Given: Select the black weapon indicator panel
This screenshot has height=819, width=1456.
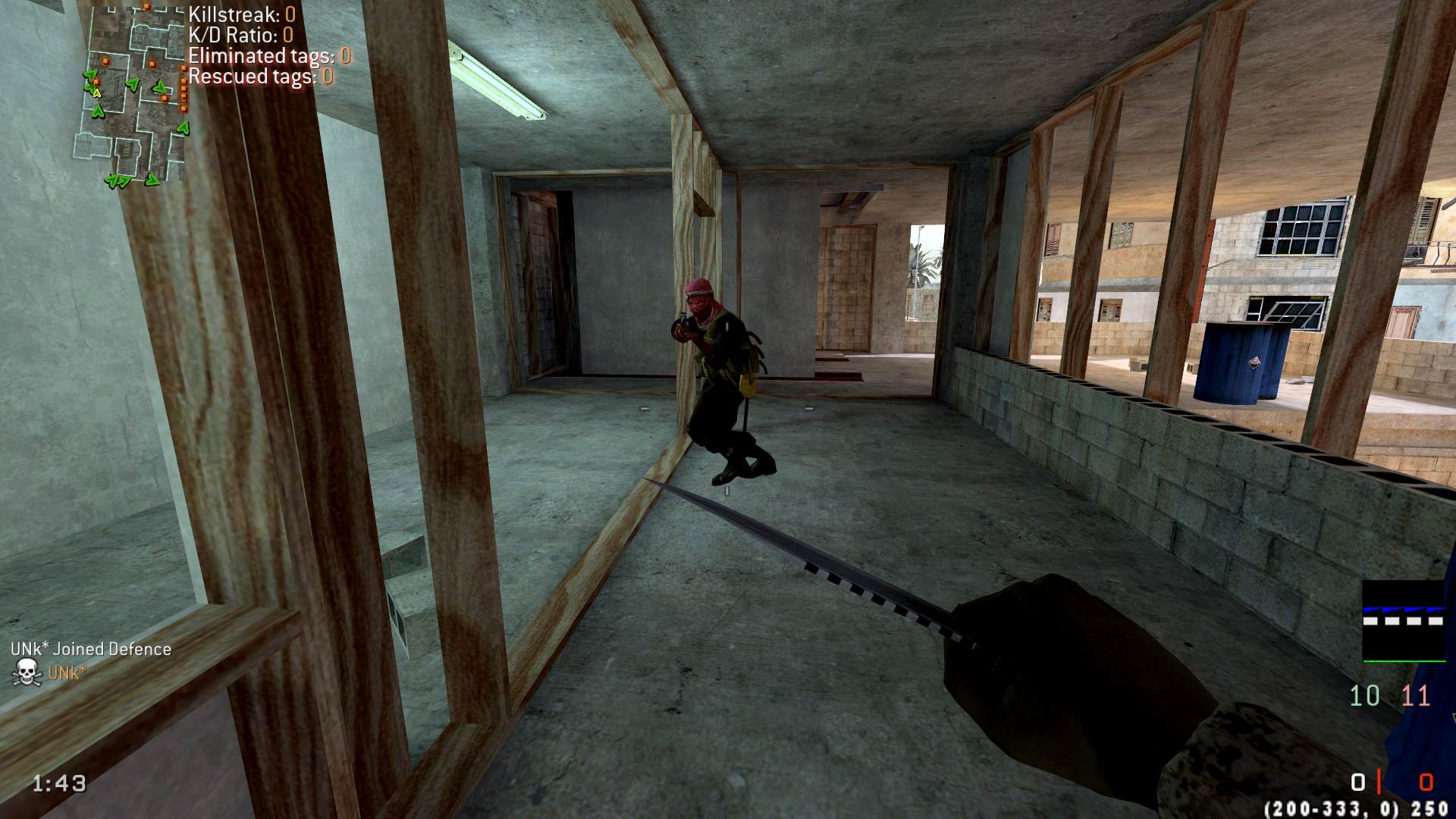Looking at the screenshot, I should 1403,620.
